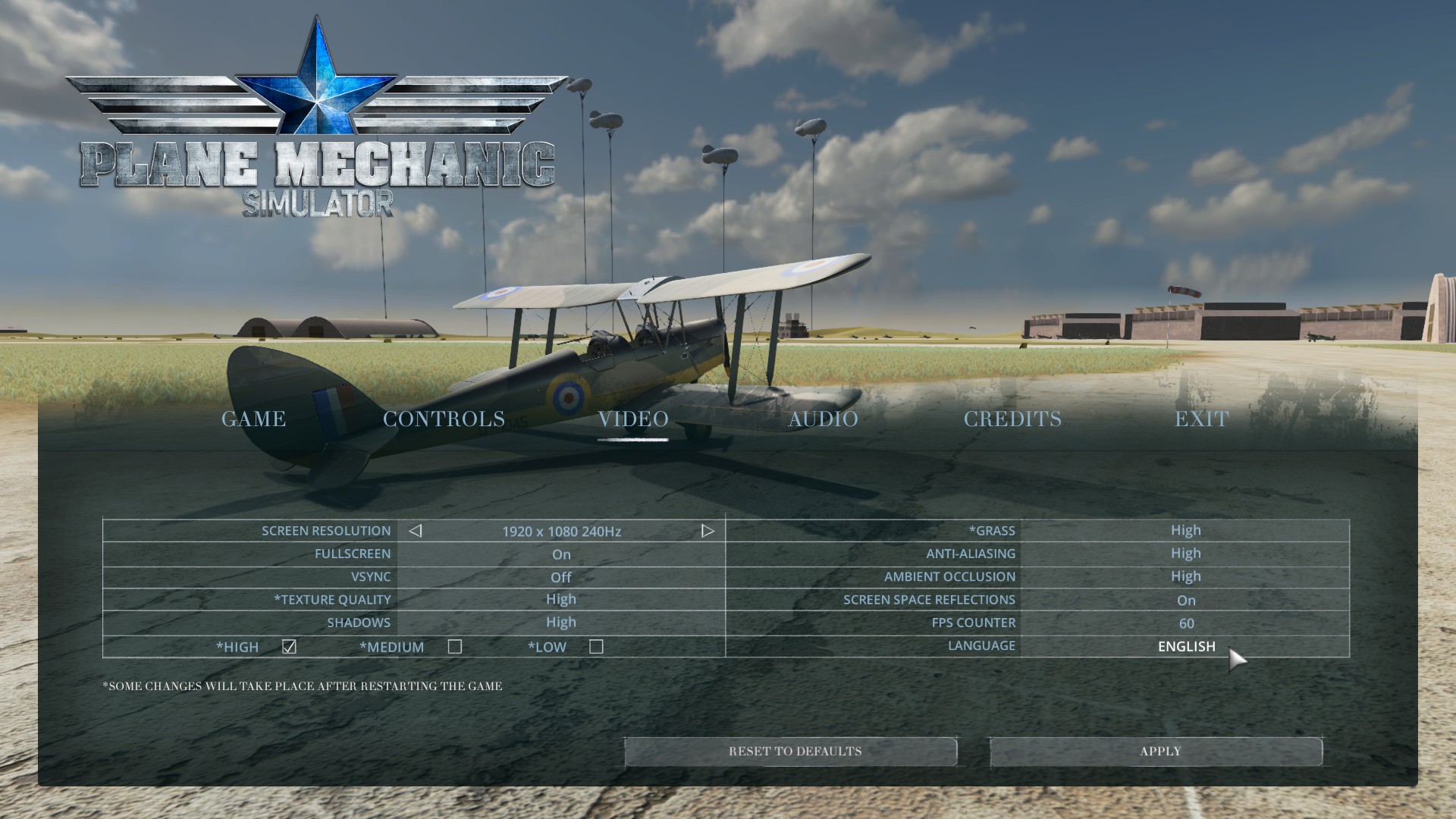Tick the Low preset checkbox

click(x=597, y=647)
